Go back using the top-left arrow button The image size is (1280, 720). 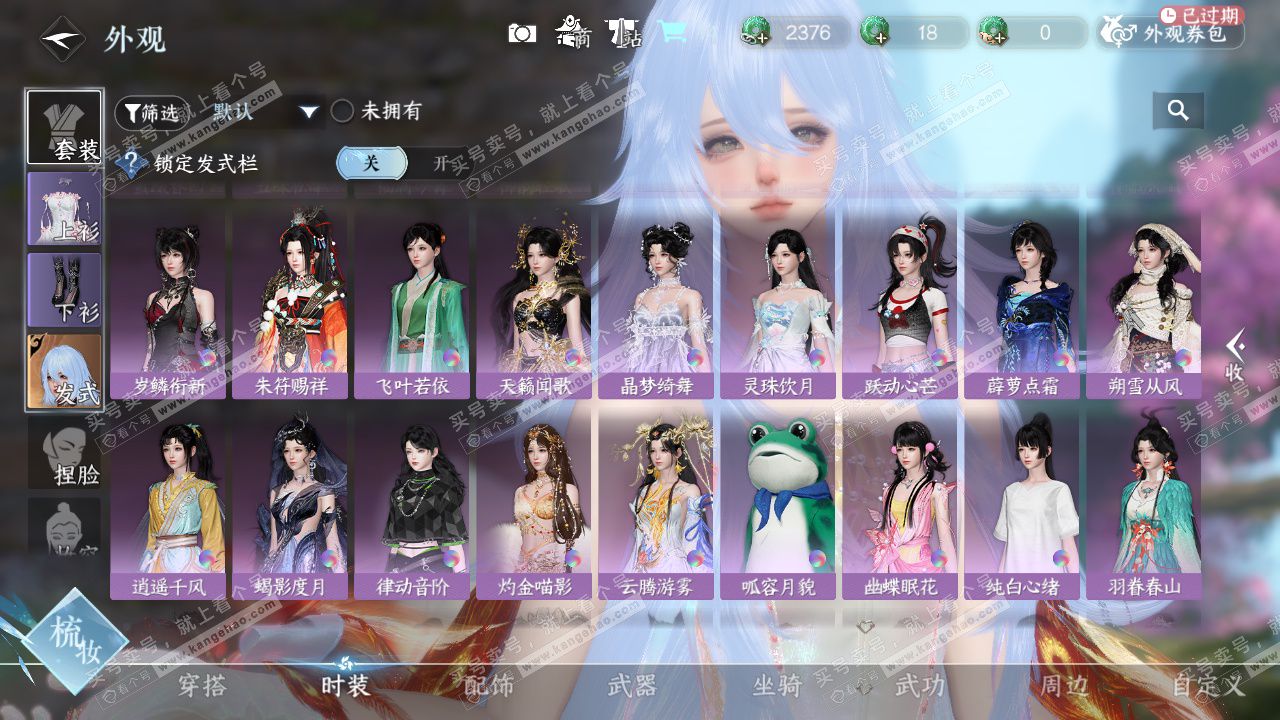point(62,39)
